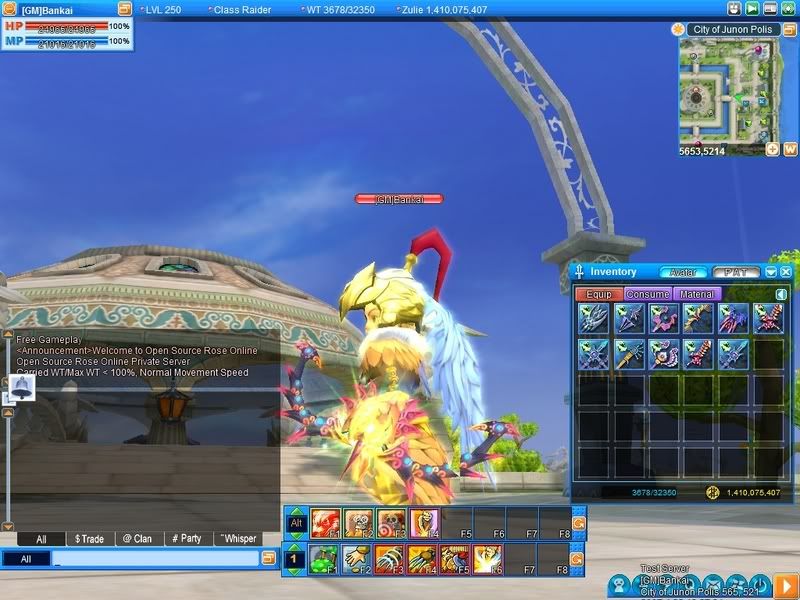Image resolution: width=800 pixels, height=600 pixels.
Task: Switch to the Whisper chat tab
Action: tap(237, 539)
